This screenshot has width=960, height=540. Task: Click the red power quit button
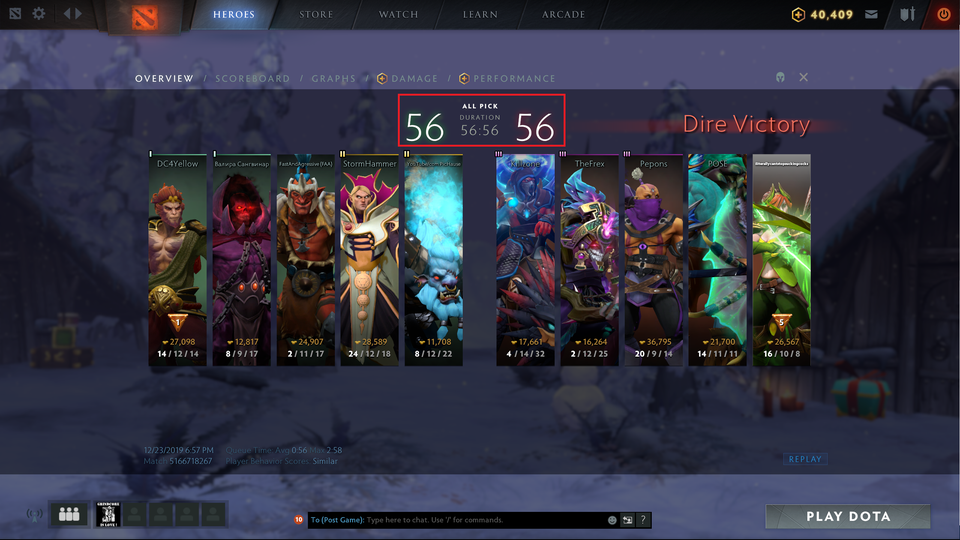coord(943,15)
